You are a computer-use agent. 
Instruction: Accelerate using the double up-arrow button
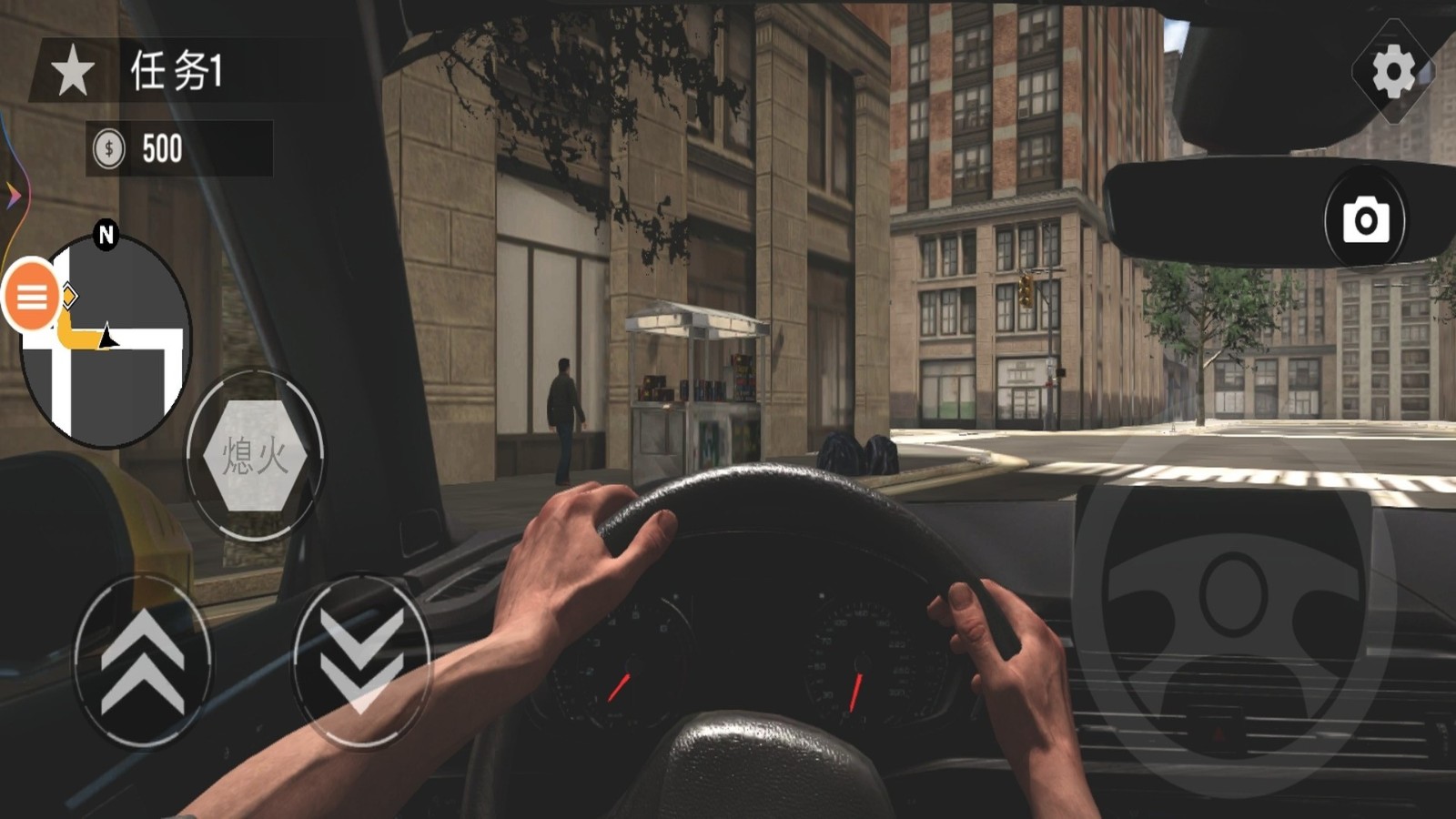coord(142,662)
